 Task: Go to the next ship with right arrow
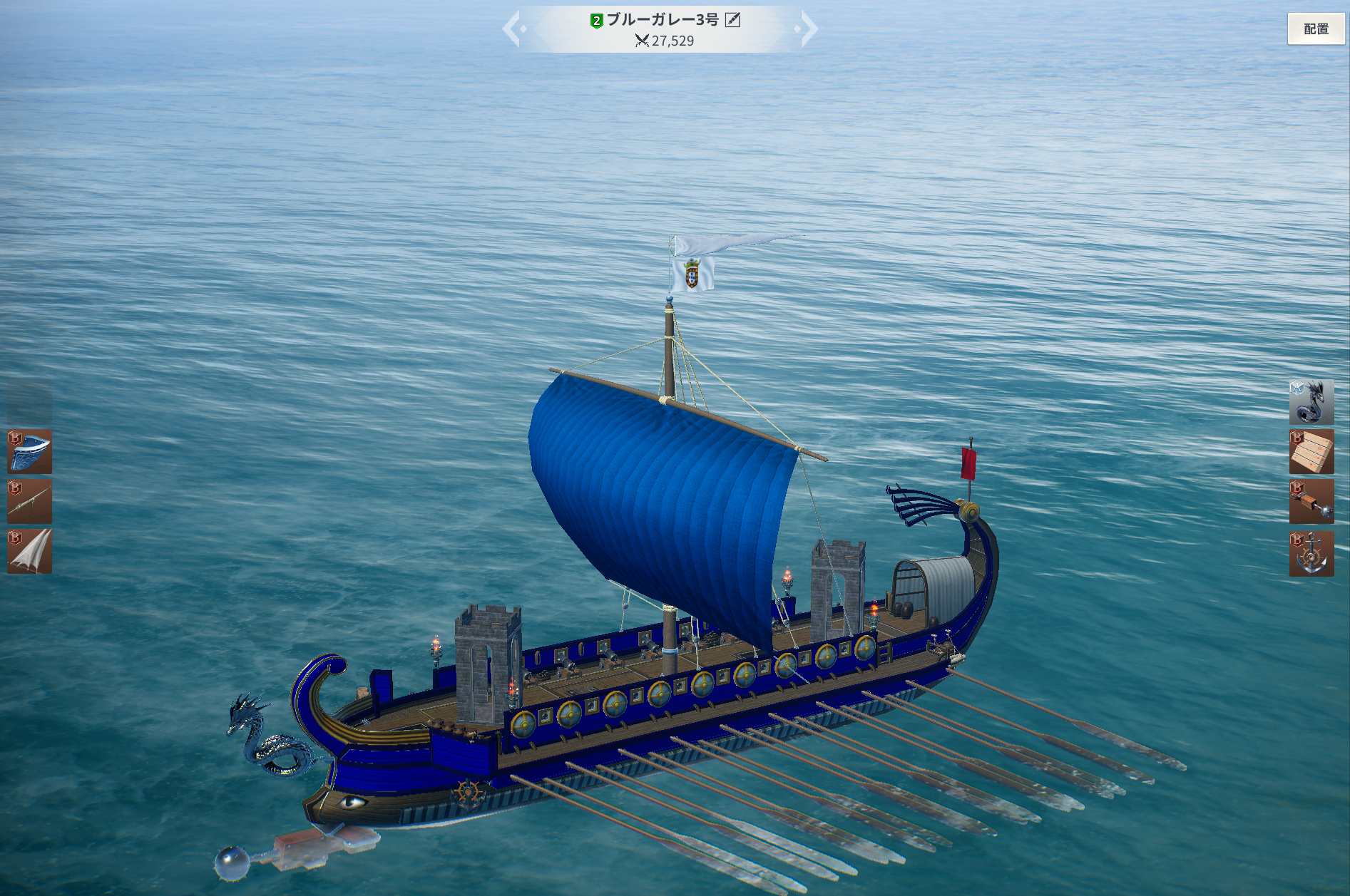click(x=808, y=29)
